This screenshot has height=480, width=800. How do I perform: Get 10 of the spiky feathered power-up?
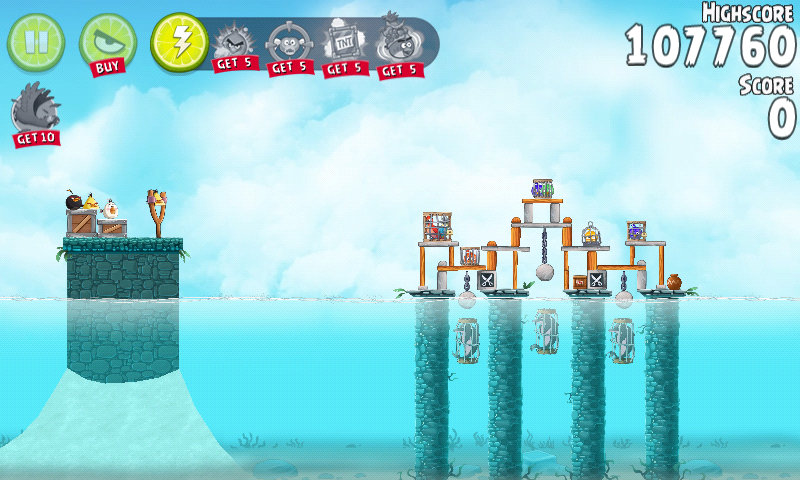tap(35, 112)
